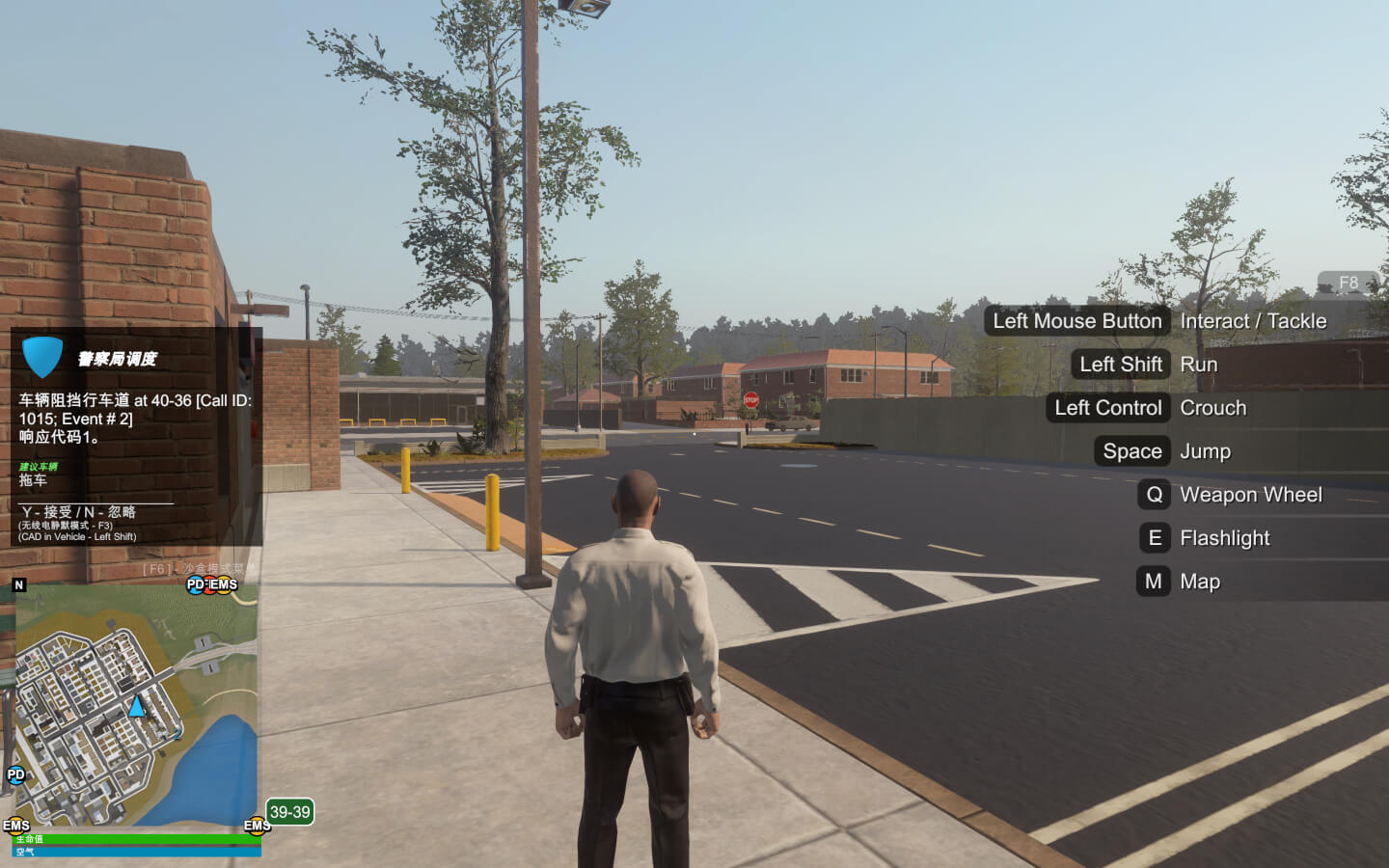Expand the 警察局调度 dispatch panel
This screenshot has width=1389, height=868.
point(119,359)
